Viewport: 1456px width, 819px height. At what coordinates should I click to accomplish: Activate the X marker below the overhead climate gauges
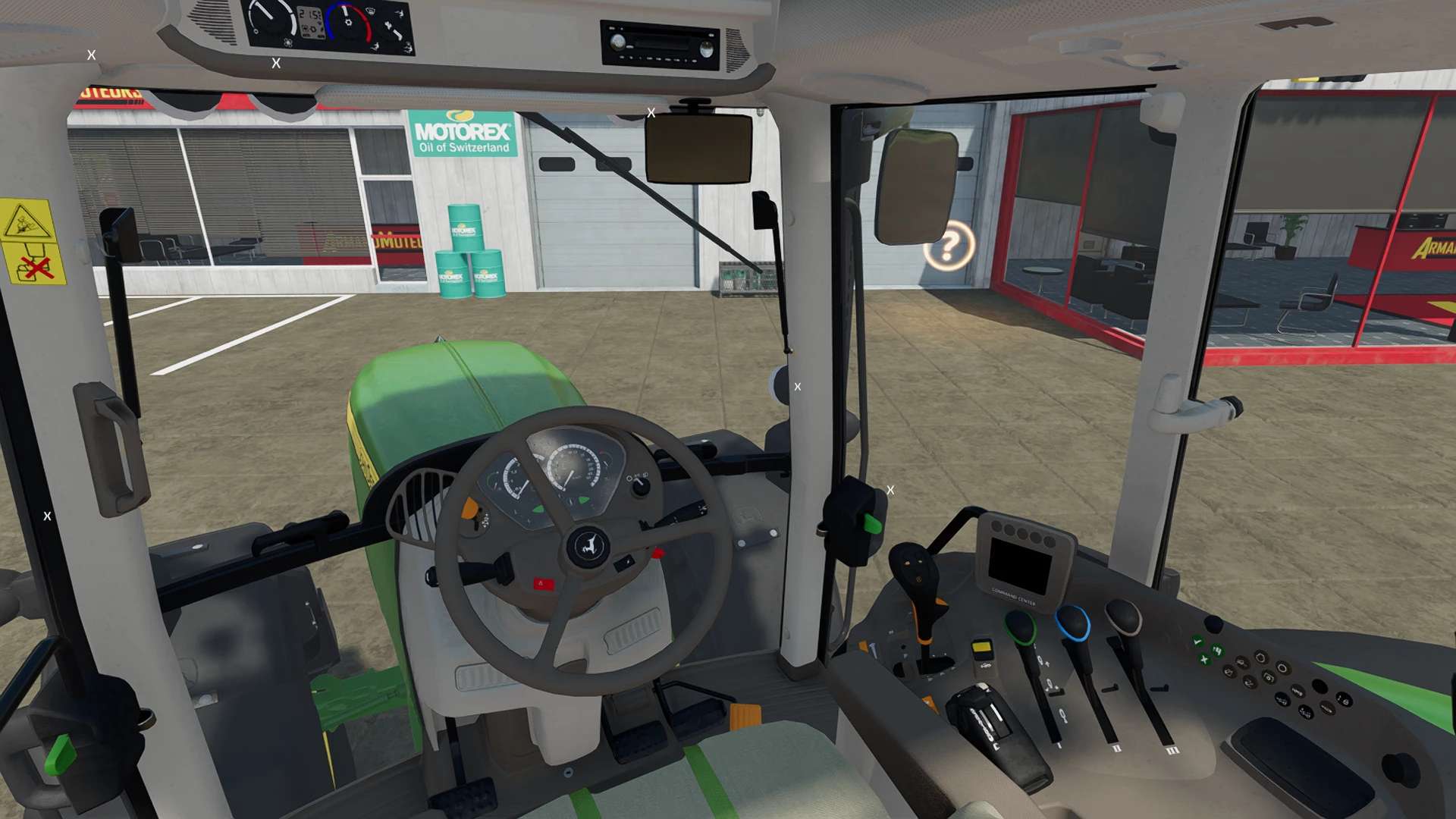coord(276,64)
